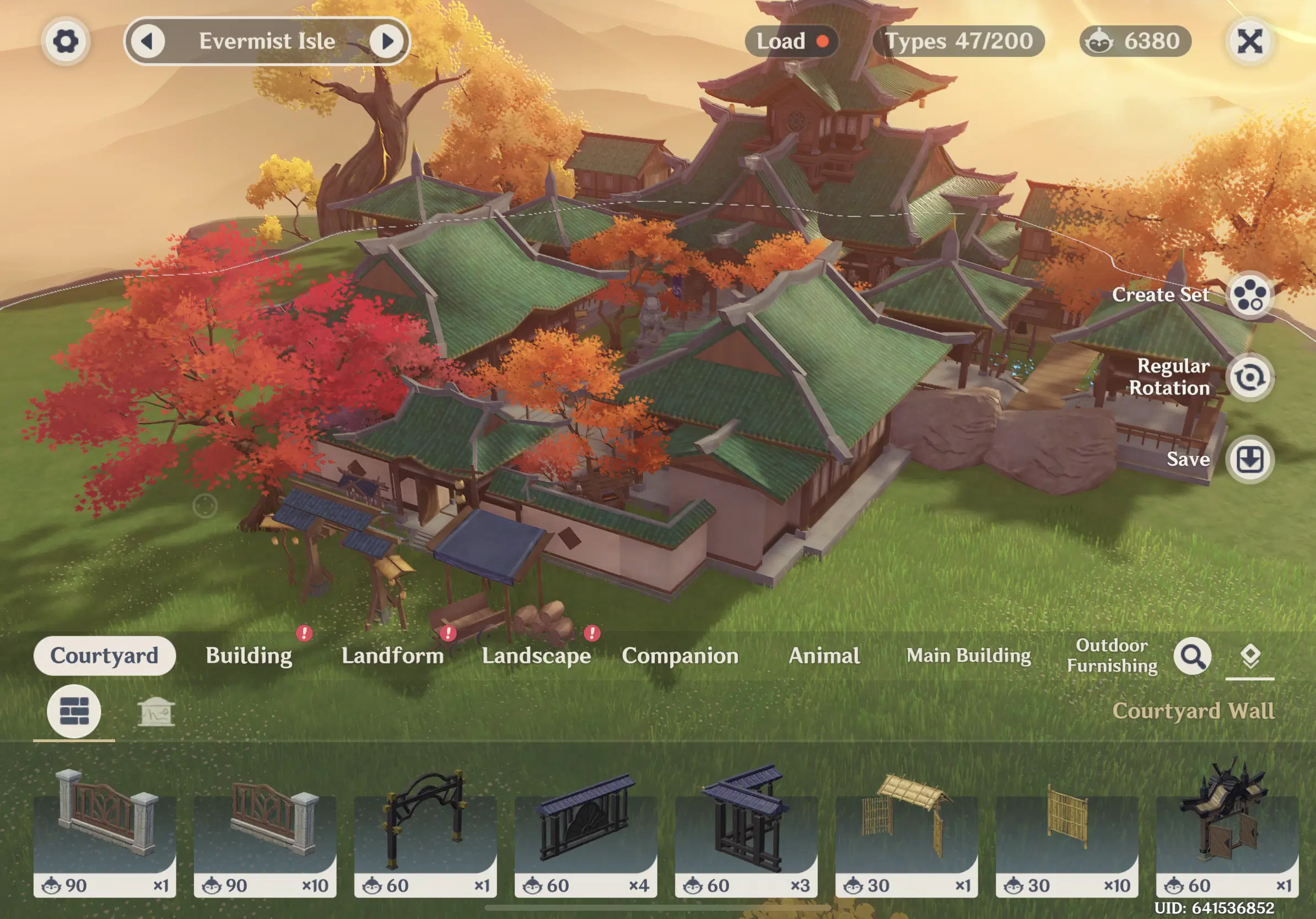Open the gear settings menu
1316x919 pixels.
66,41
